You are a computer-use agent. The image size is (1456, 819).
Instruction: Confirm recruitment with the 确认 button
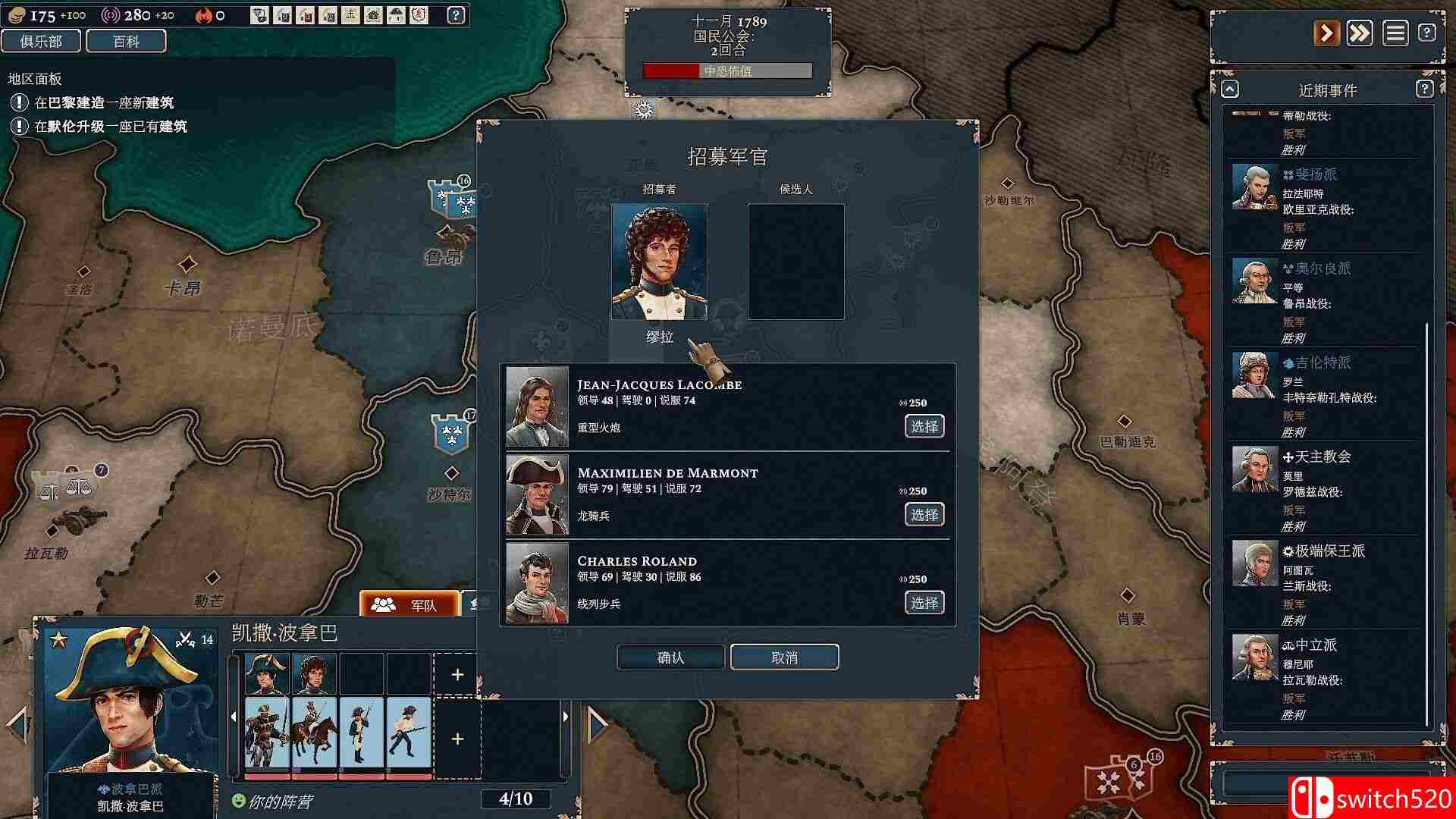tap(670, 657)
